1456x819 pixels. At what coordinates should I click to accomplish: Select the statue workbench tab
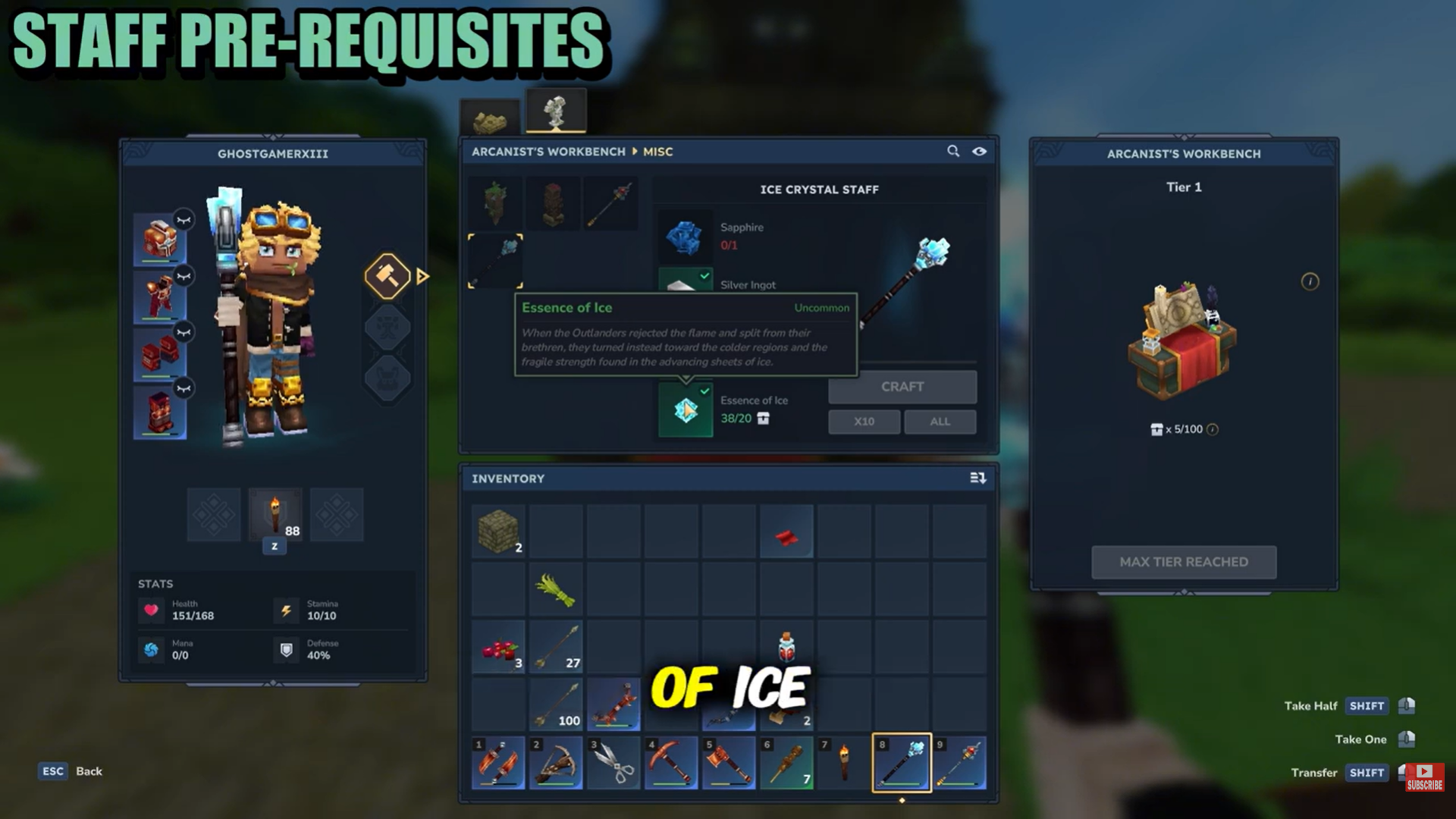click(x=556, y=108)
